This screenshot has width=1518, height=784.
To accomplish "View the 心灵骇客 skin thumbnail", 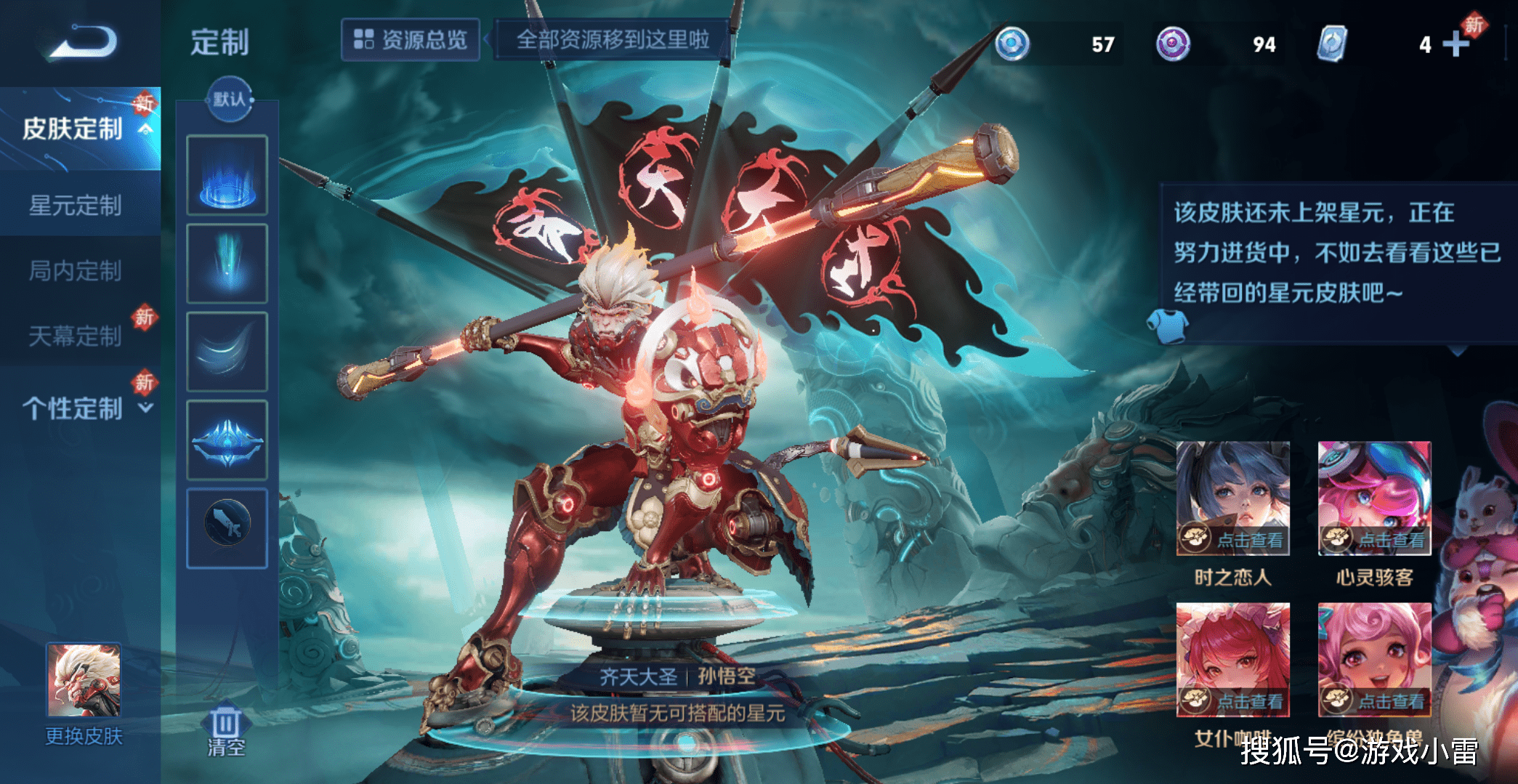I will (1374, 498).
